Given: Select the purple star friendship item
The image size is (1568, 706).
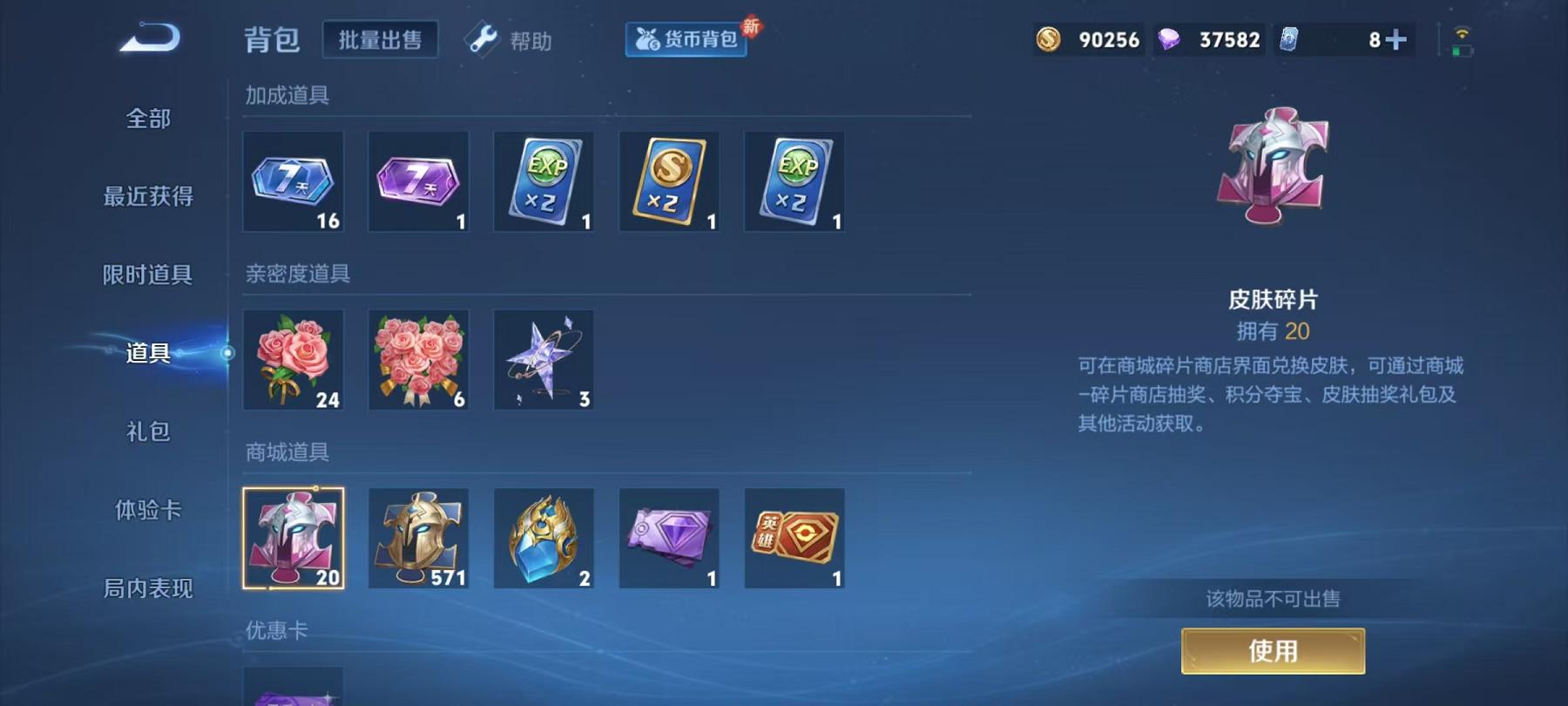Looking at the screenshot, I should coord(544,360).
